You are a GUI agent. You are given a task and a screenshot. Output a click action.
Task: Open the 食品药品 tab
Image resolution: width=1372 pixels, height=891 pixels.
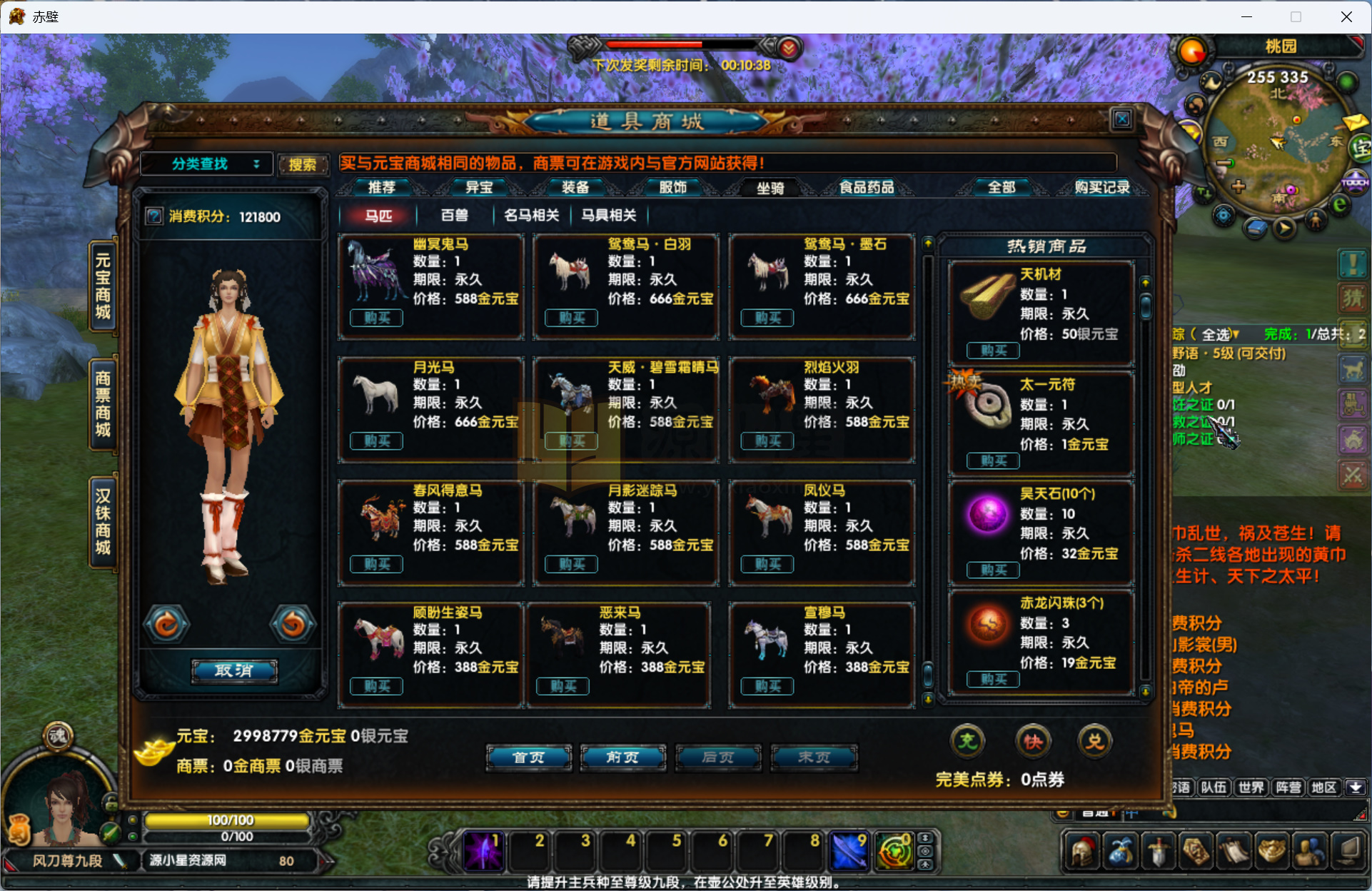click(866, 187)
